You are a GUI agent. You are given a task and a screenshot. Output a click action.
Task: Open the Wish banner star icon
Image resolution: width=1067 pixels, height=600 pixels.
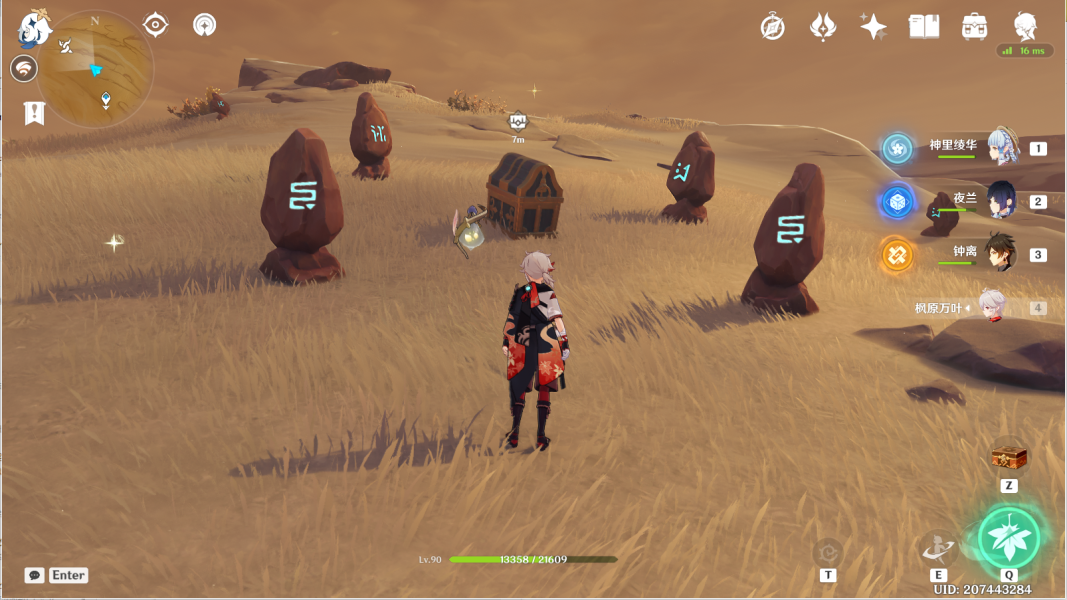click(x=823, y=27)
